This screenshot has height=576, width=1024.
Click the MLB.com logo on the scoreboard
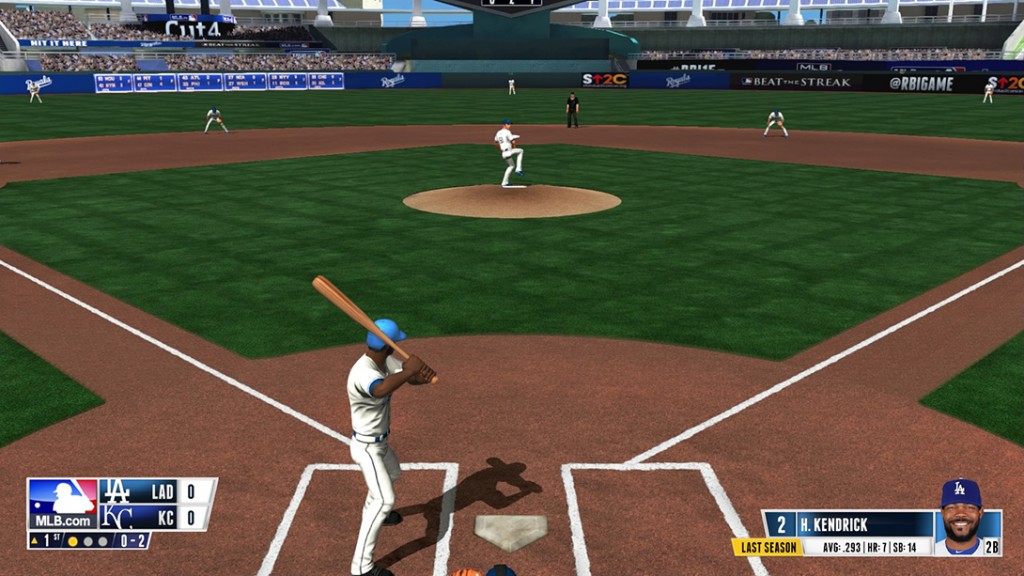[63, 503]
